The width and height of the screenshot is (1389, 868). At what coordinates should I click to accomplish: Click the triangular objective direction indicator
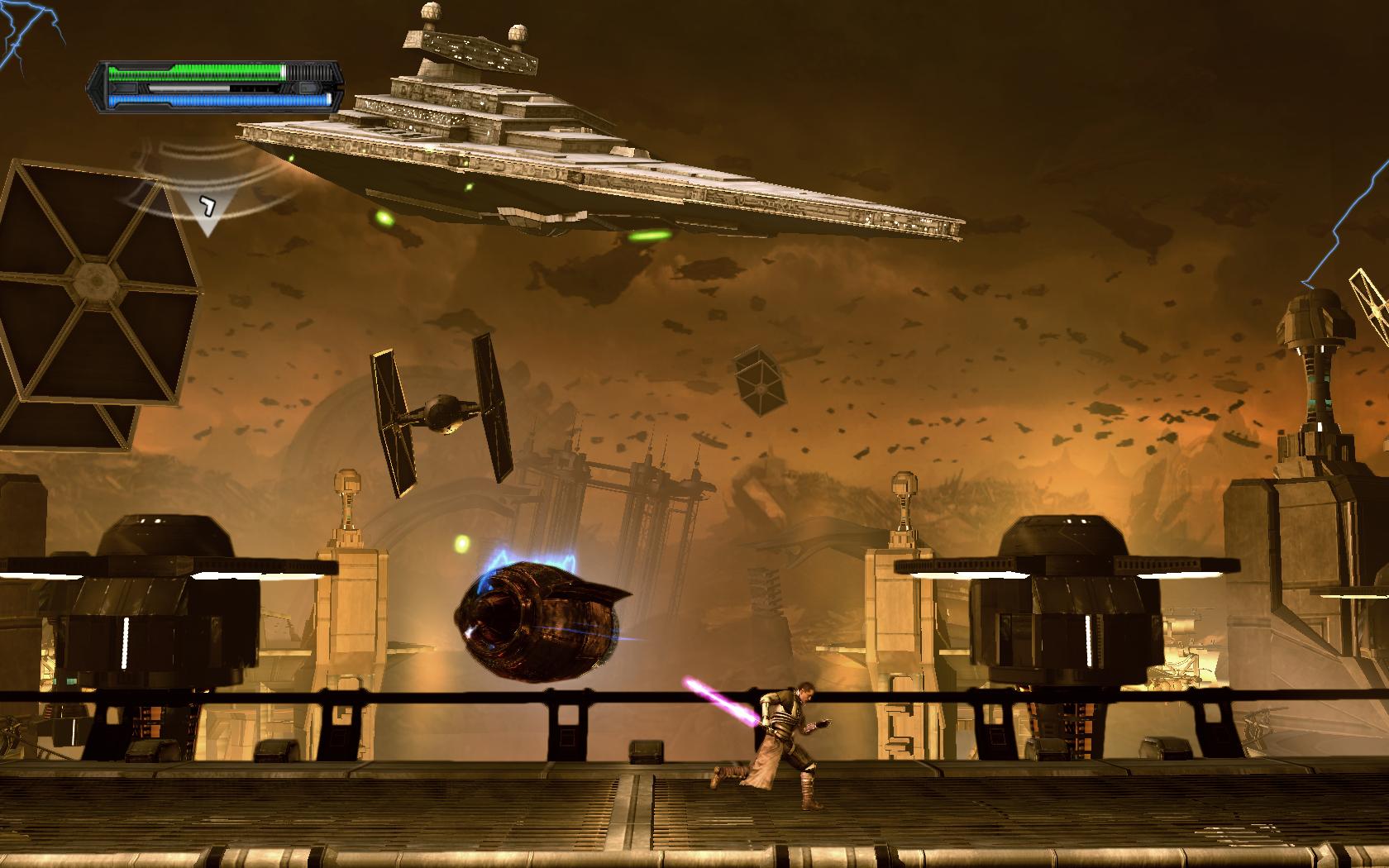coord(207,210)
